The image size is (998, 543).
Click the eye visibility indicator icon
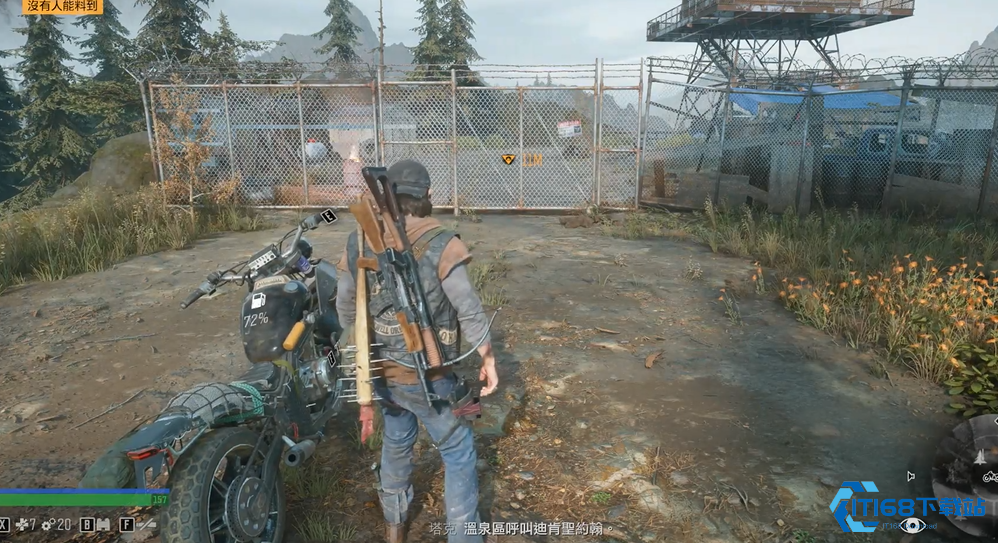coord(911,526)
